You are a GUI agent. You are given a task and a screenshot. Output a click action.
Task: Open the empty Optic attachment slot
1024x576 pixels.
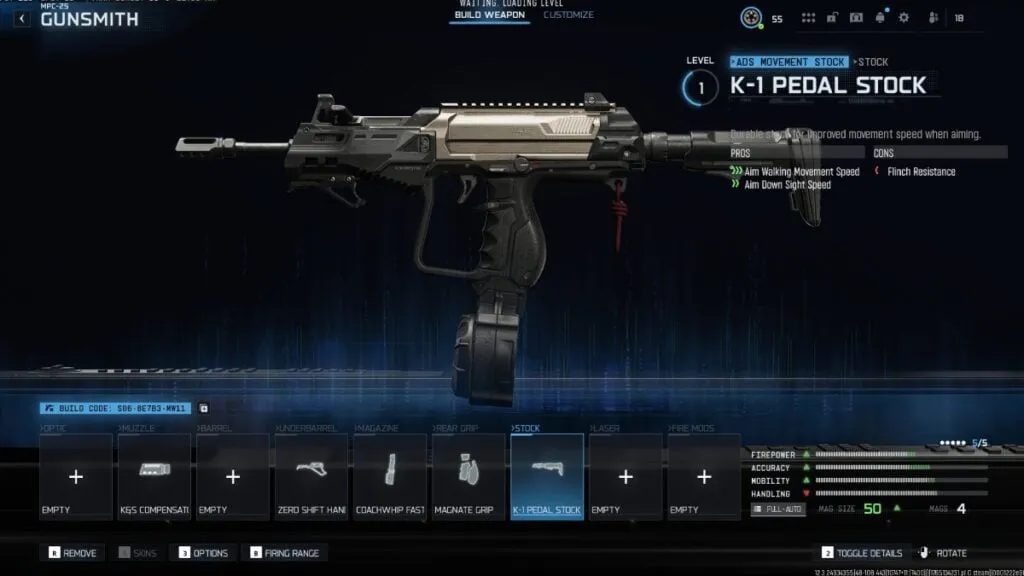(76, 477)
